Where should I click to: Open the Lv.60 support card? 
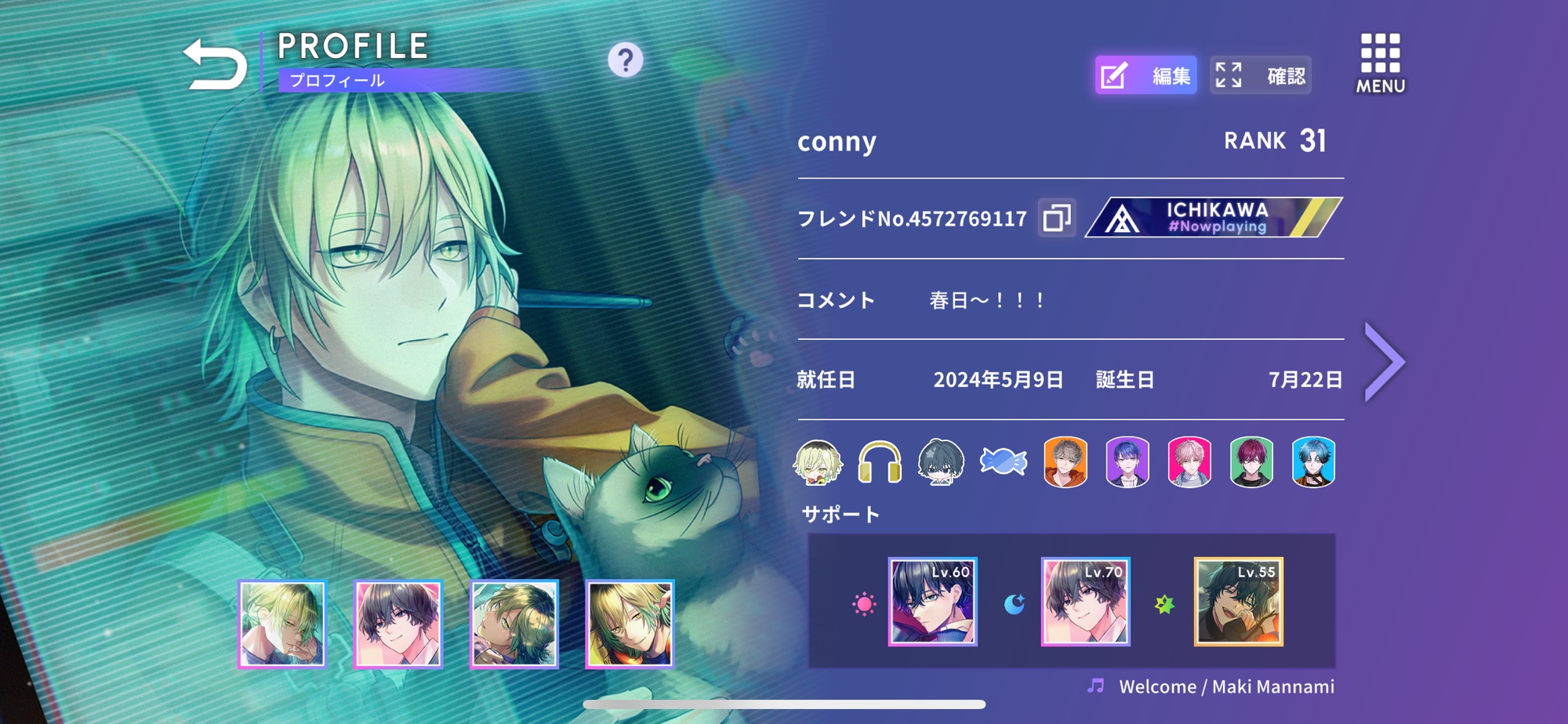pos(932,602)
